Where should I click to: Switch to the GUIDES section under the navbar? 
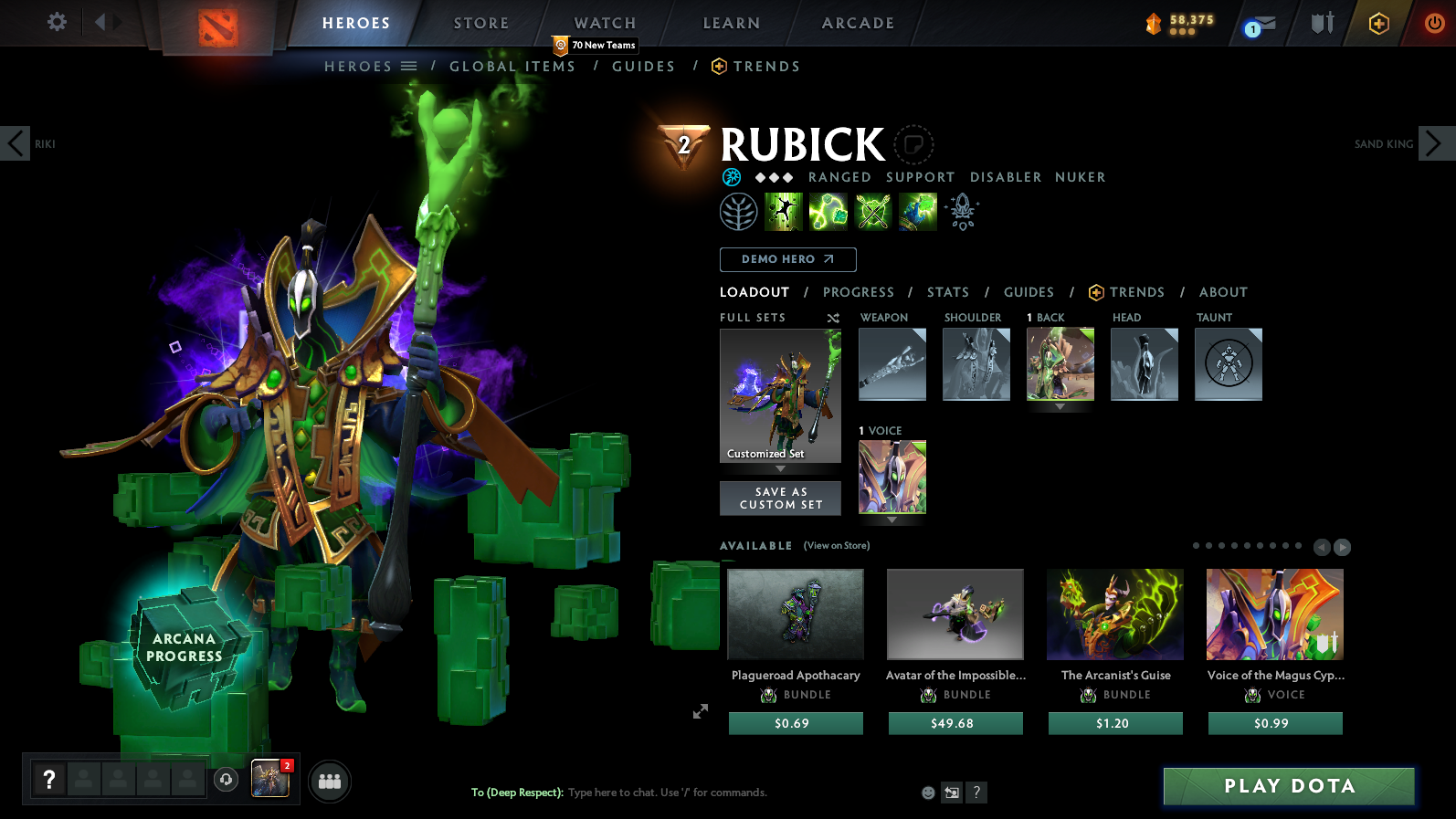click(644, 66)
